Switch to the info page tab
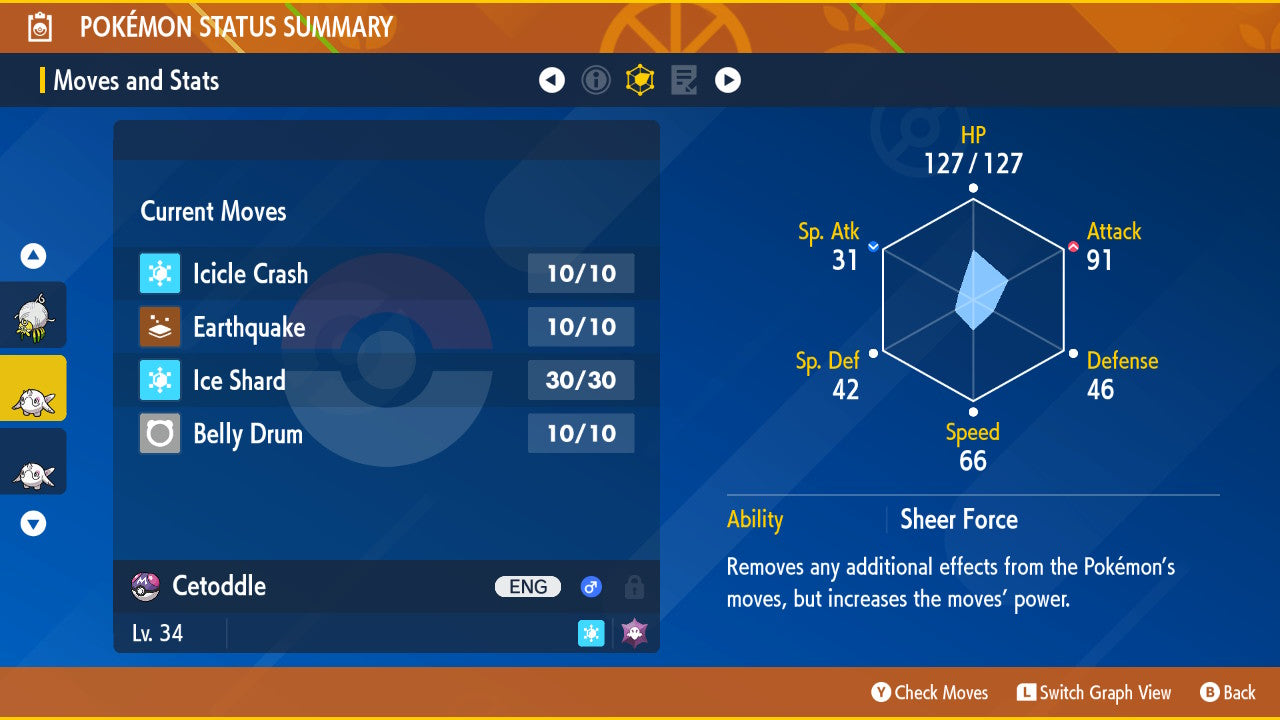This screenshot has height=720, width=1280. pos(596,80)
